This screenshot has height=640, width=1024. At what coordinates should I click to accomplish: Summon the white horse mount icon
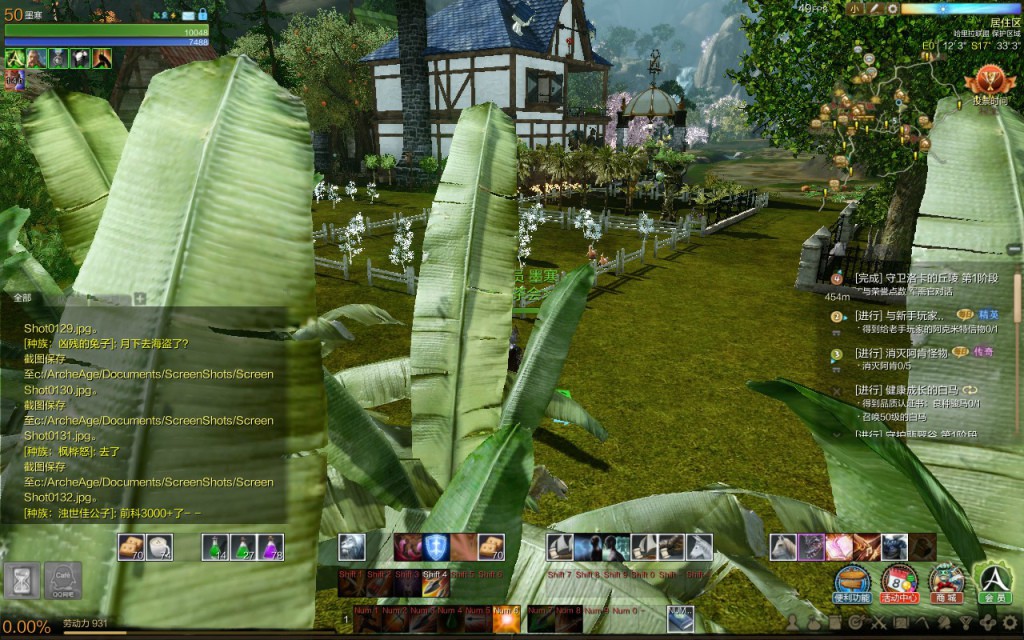[699, 547]
